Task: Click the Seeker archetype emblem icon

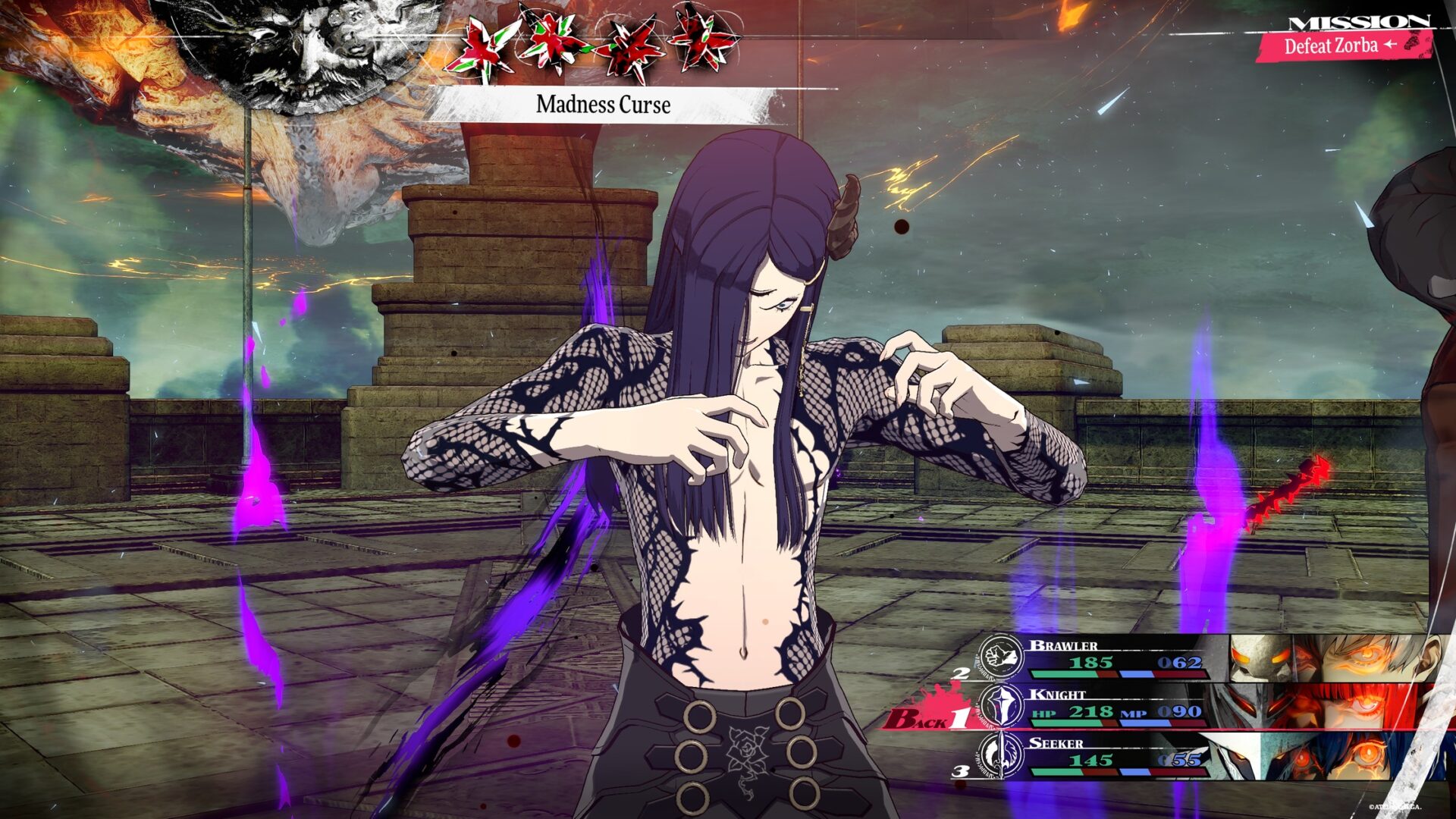Action: pos(1000,755)
